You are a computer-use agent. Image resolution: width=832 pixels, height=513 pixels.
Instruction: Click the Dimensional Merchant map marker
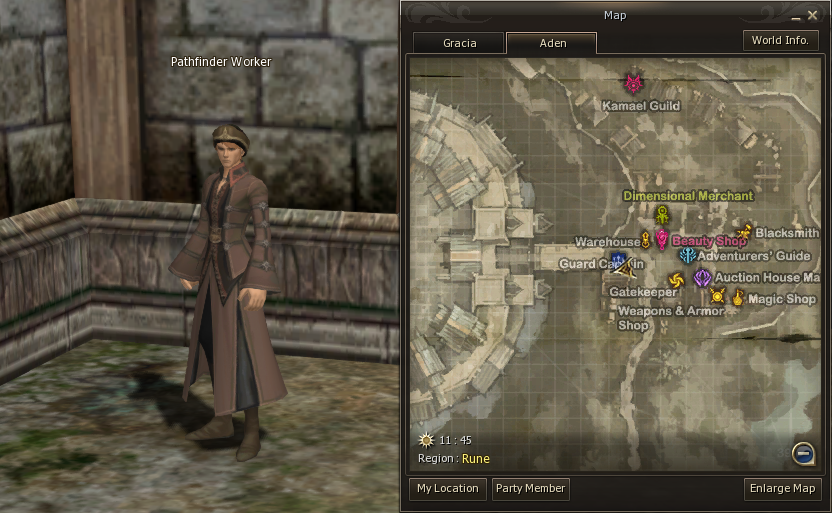(661, 214)
